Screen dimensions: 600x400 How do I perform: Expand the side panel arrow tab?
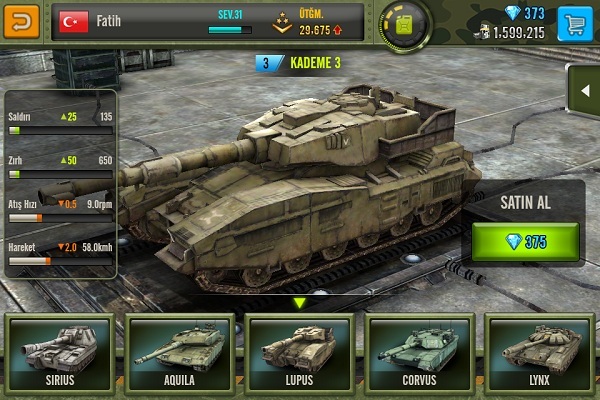click(x=584, y=91)
